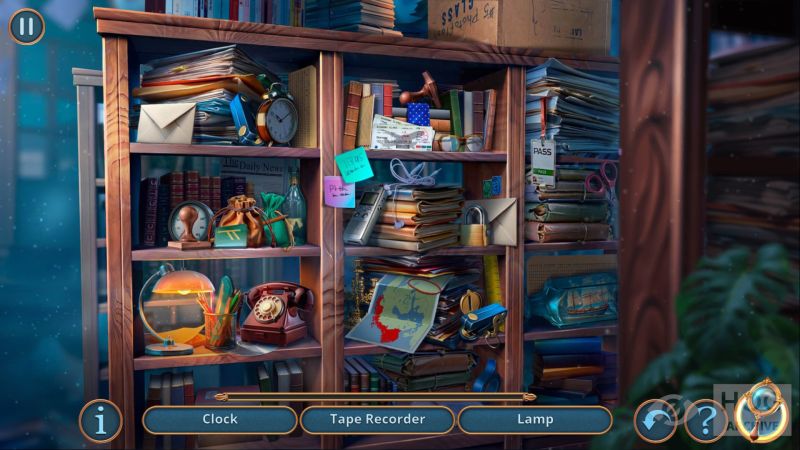Open help with the question mark

705,421
